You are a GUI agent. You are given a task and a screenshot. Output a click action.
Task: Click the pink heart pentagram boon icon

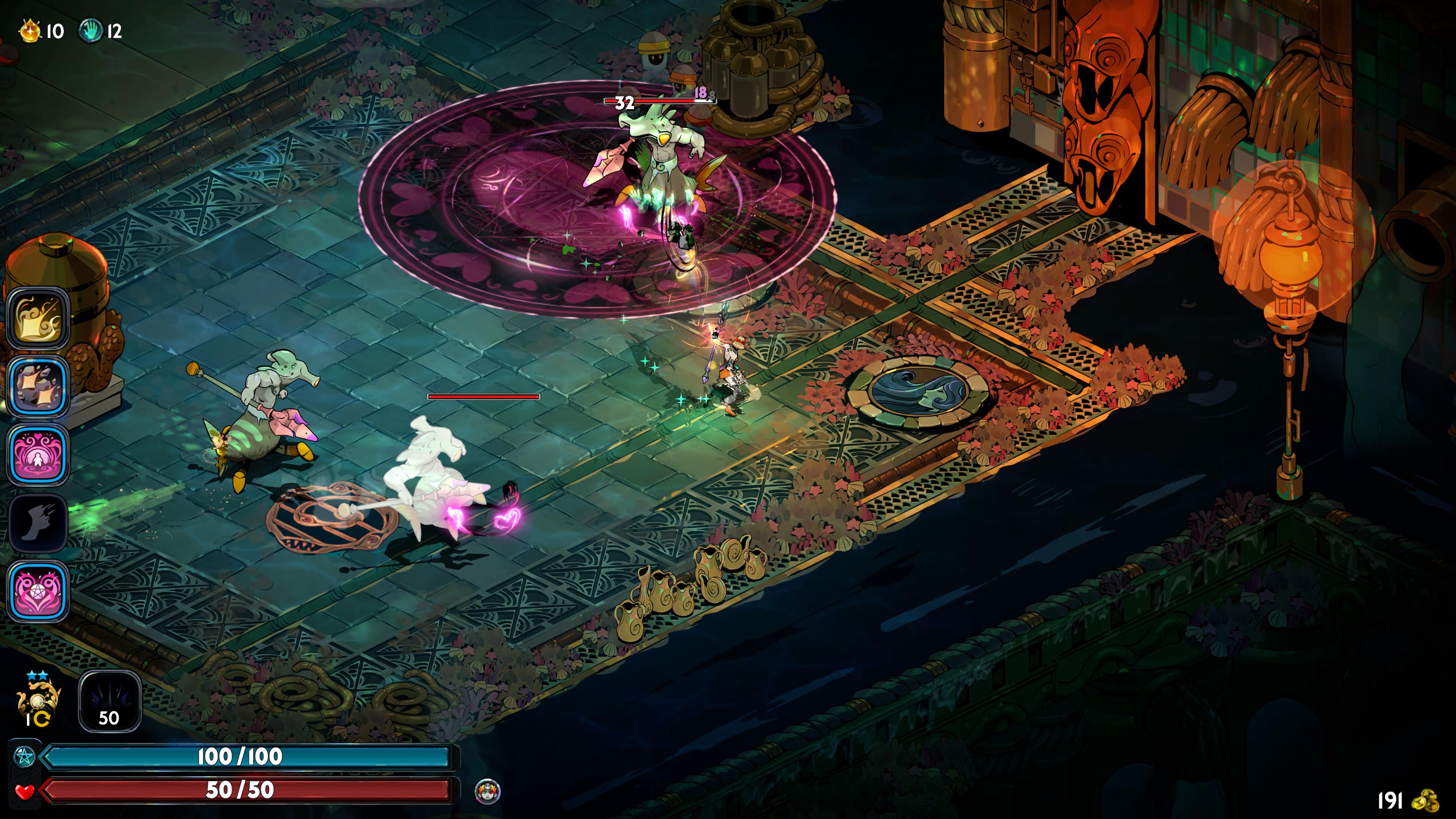(38, 591)
